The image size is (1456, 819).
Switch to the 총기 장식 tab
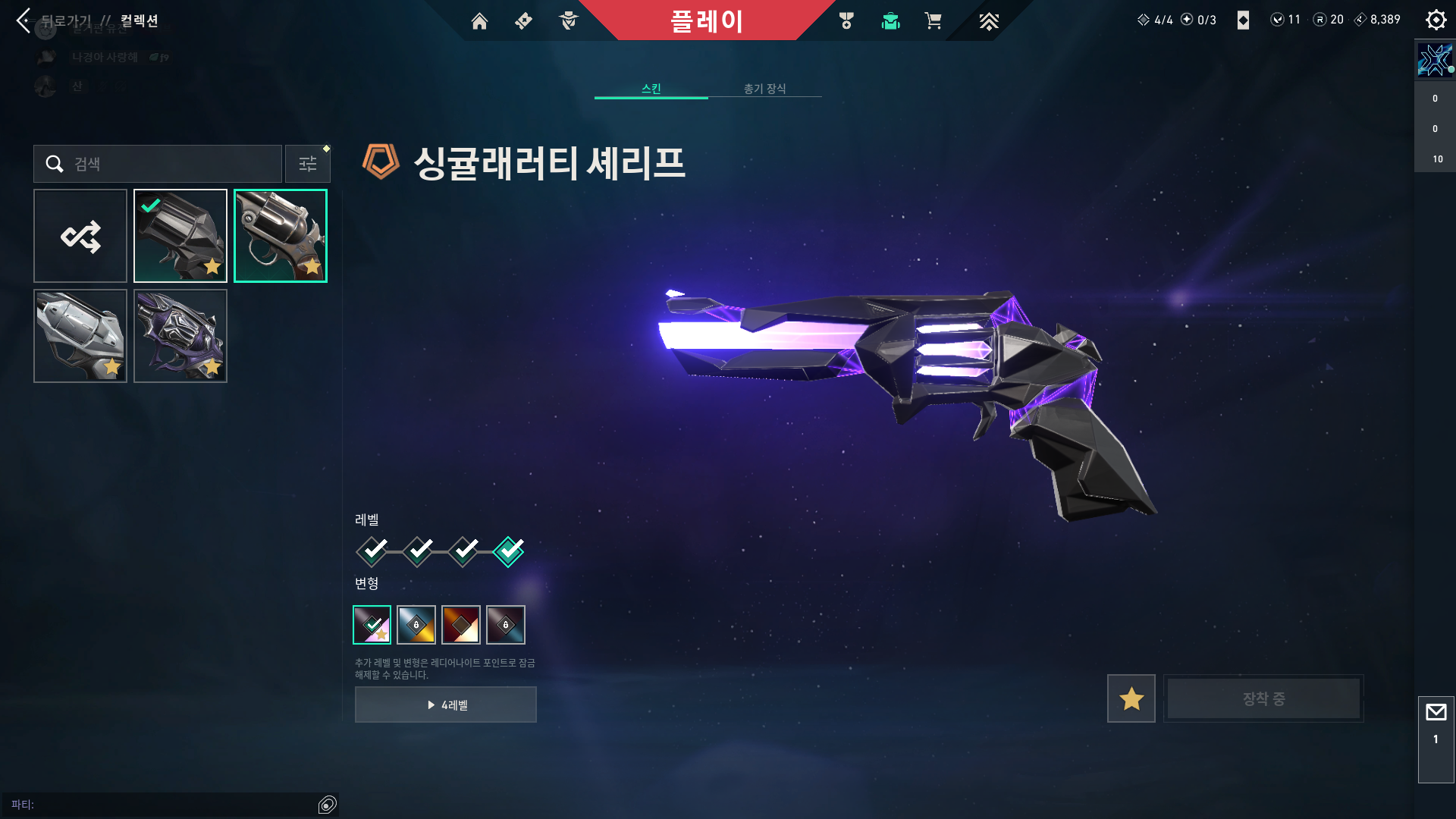pos(764,89)
